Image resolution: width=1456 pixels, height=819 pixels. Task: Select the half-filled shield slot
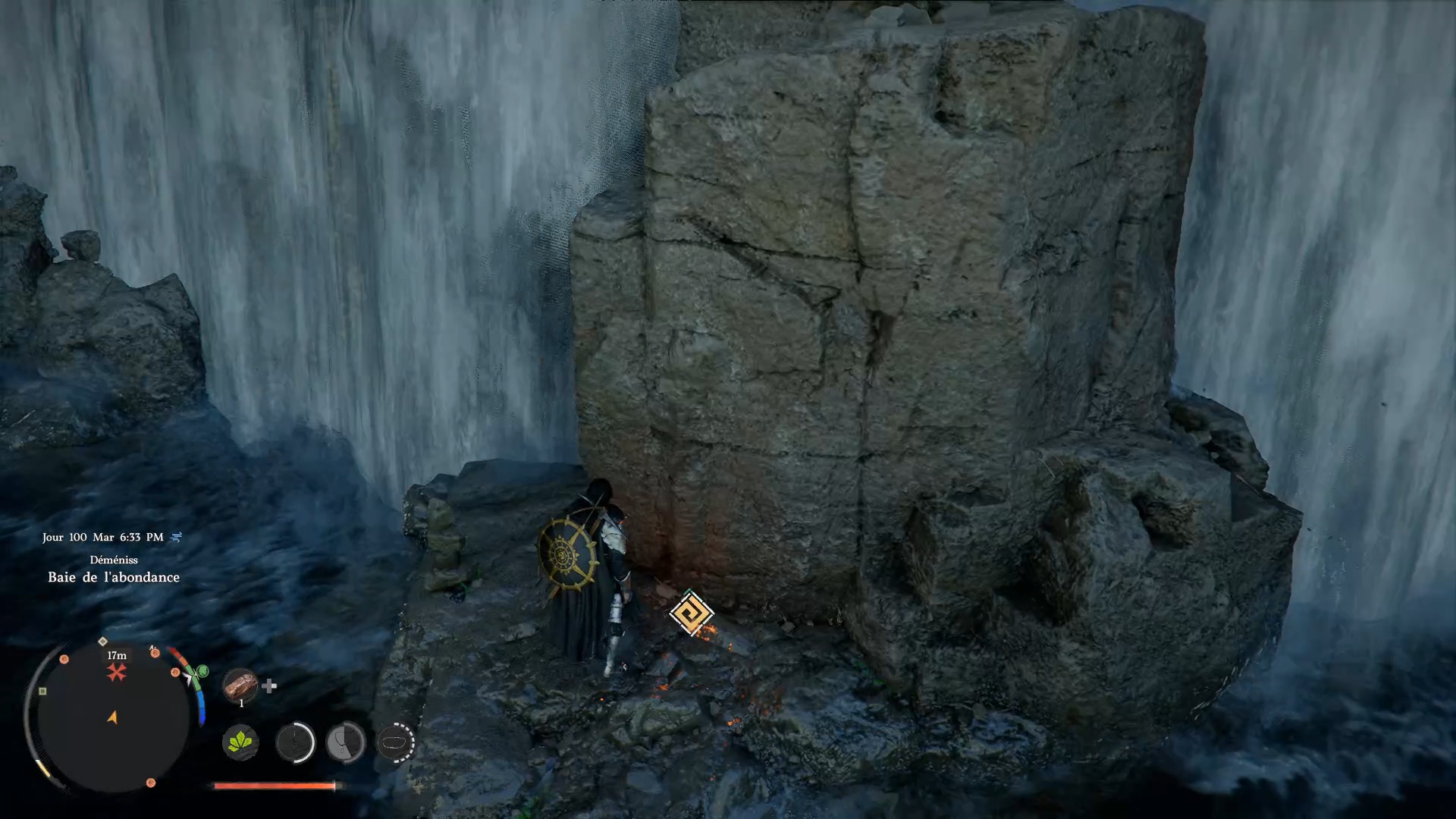pyautogui.click(x=345, y=742)
